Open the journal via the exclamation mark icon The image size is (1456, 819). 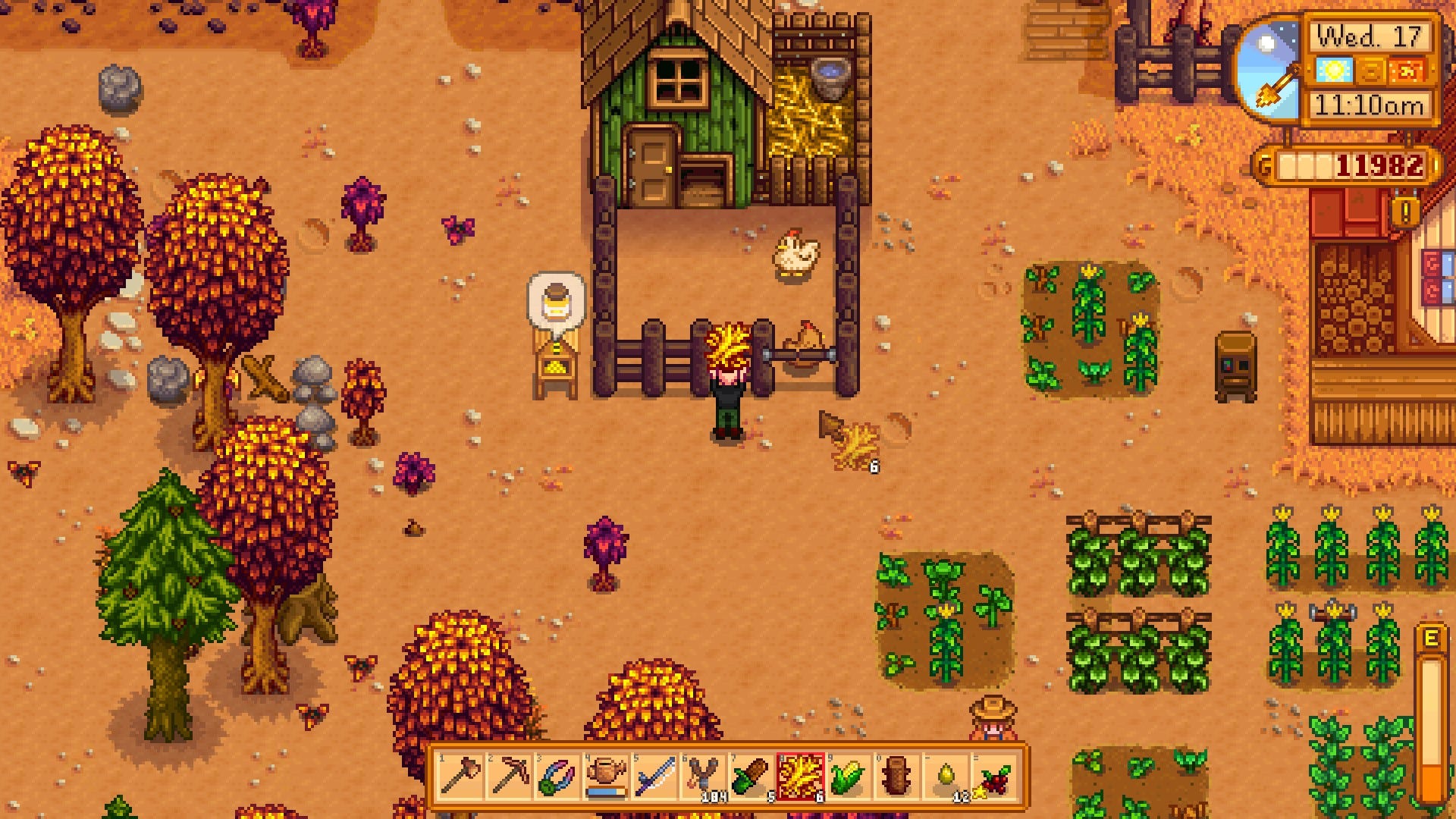[x=1404, y=213]
